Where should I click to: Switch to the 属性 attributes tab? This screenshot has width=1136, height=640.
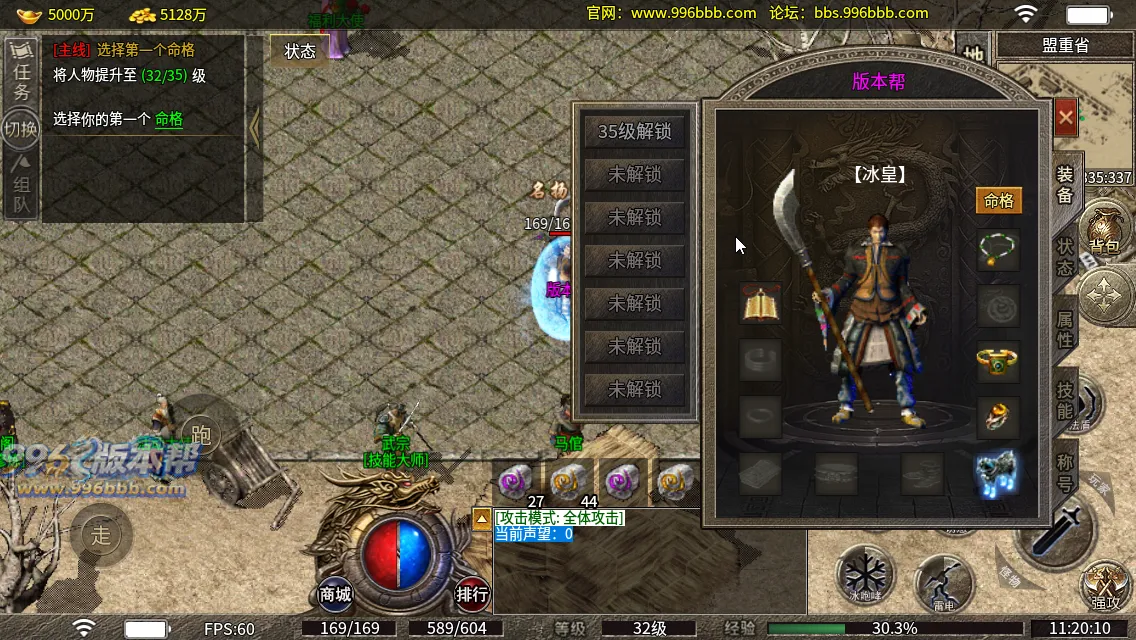click(1065, 328)
